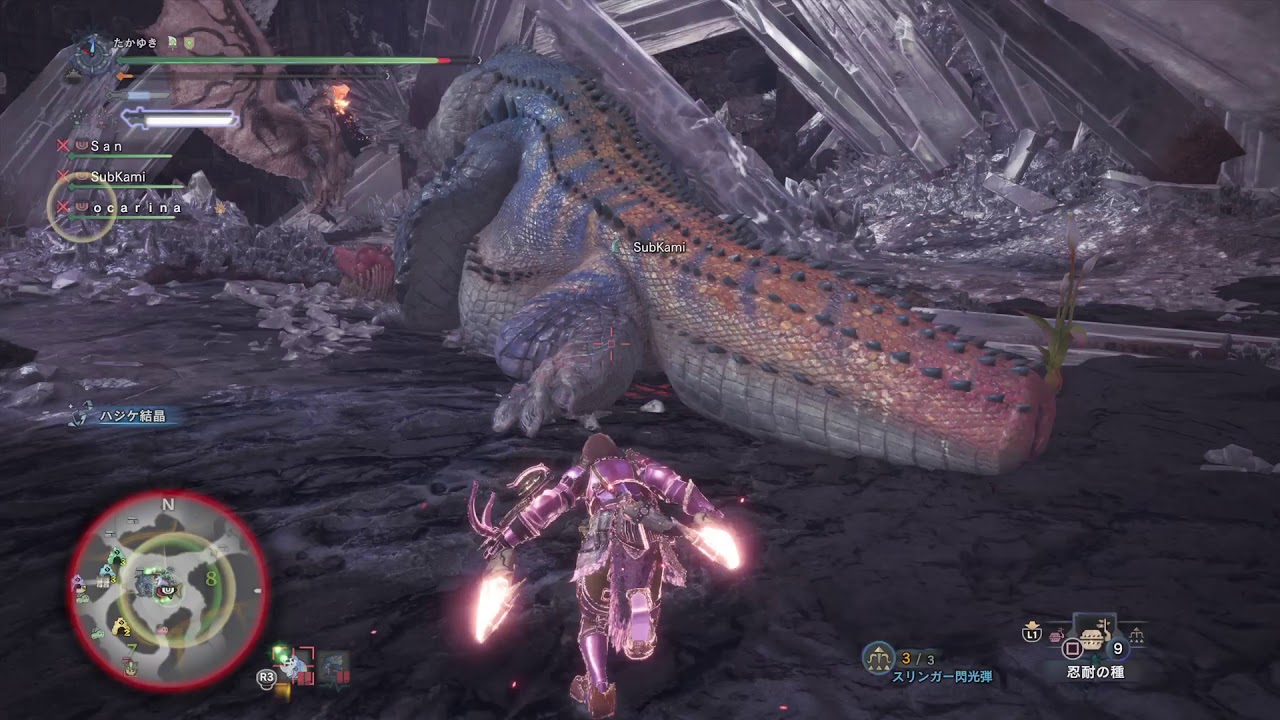1280x720 pixels.
Task: Select ocarina in the party list
Action: coord(136,208)
